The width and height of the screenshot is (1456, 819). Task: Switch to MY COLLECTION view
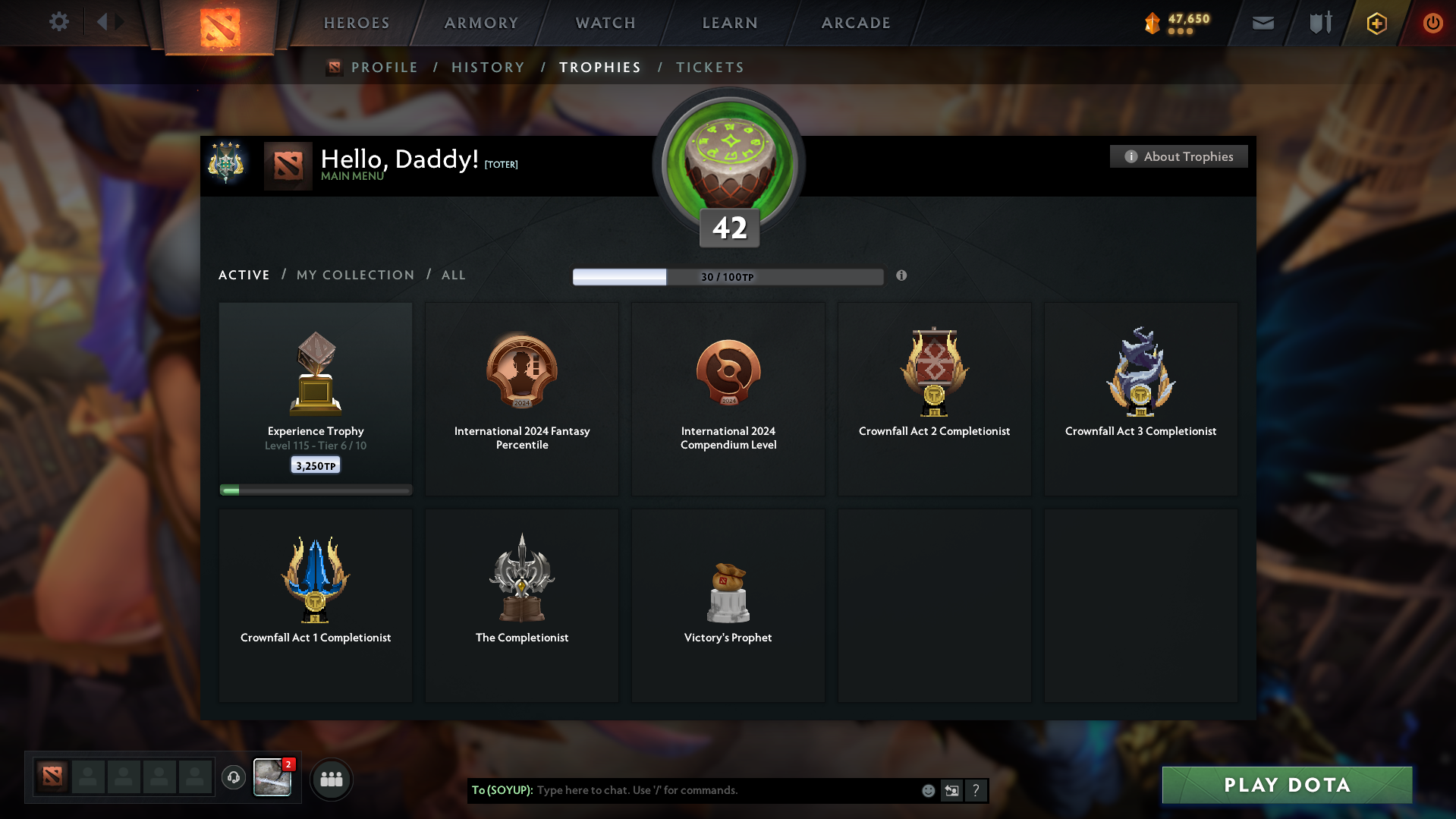click(x=354, y=275)
